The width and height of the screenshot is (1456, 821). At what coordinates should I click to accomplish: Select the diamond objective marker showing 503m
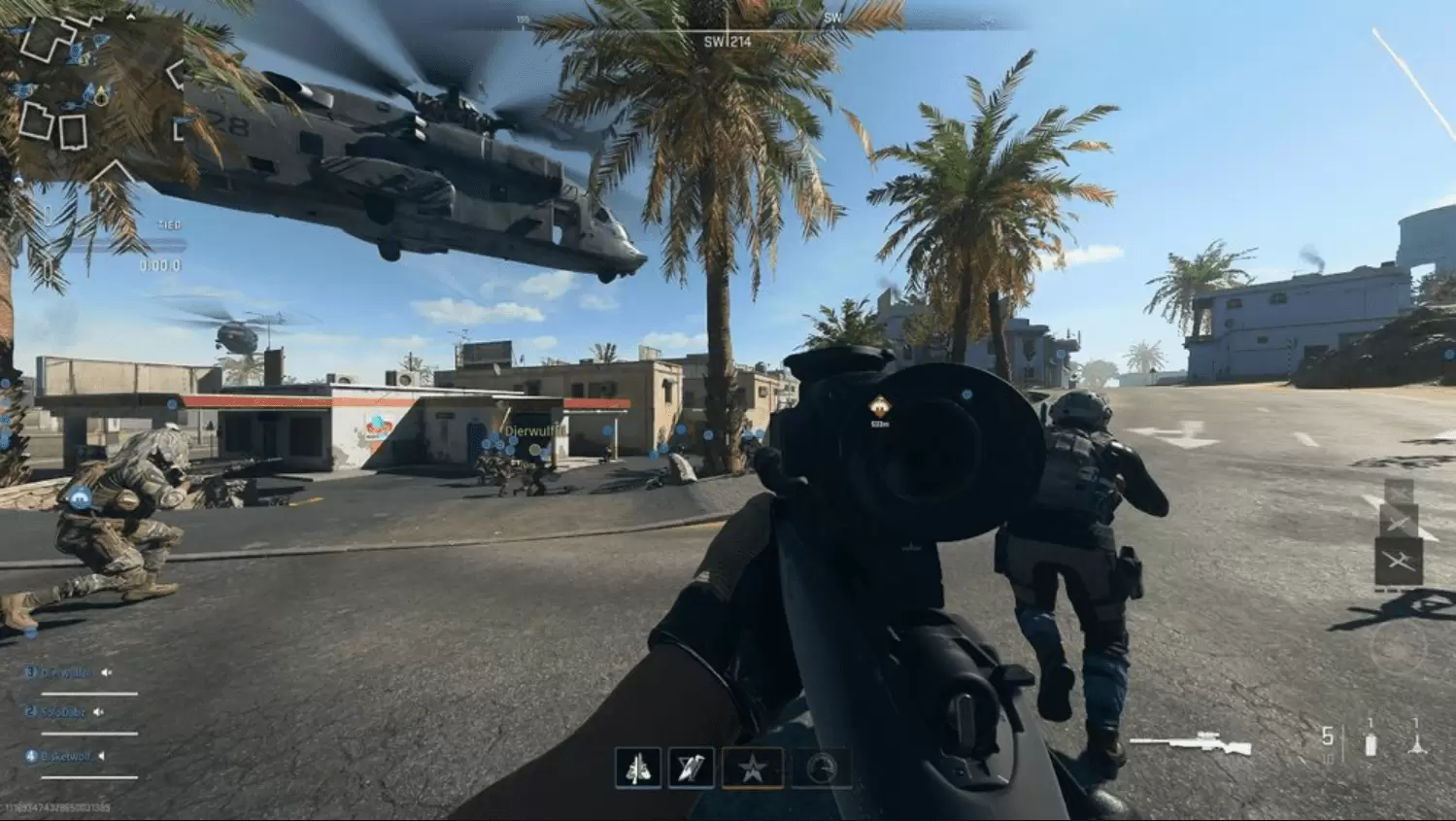879,403
